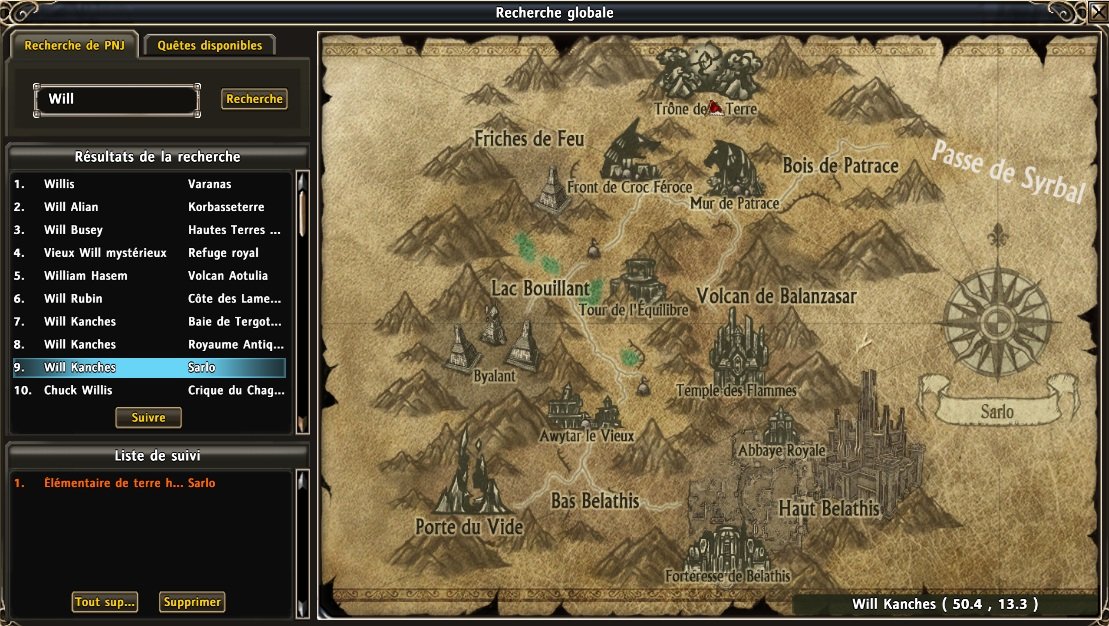Select the Recherche de PNJ tab

coord(74,45)
